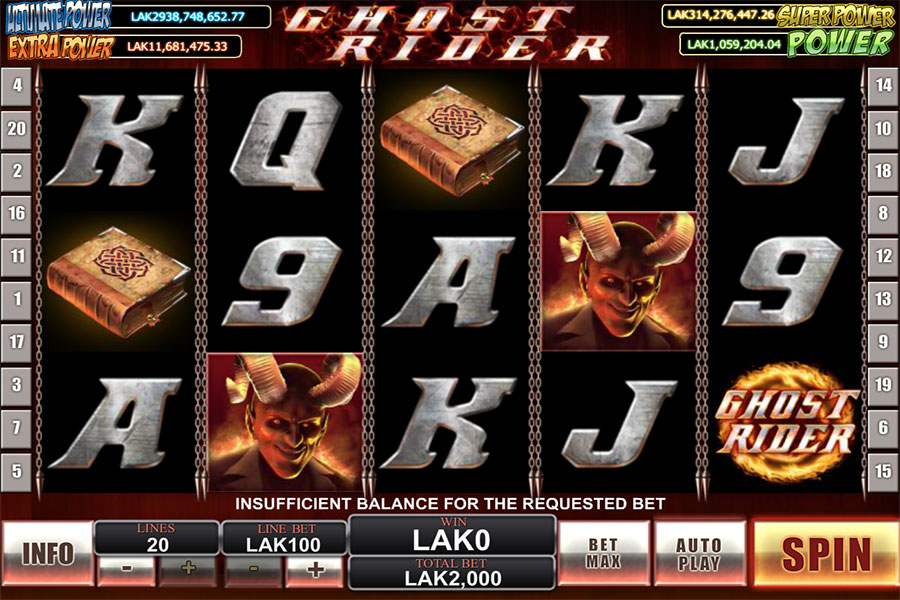Lower the line bet amount
This screenshot has width=900, height=600.
tap(253, 571)
